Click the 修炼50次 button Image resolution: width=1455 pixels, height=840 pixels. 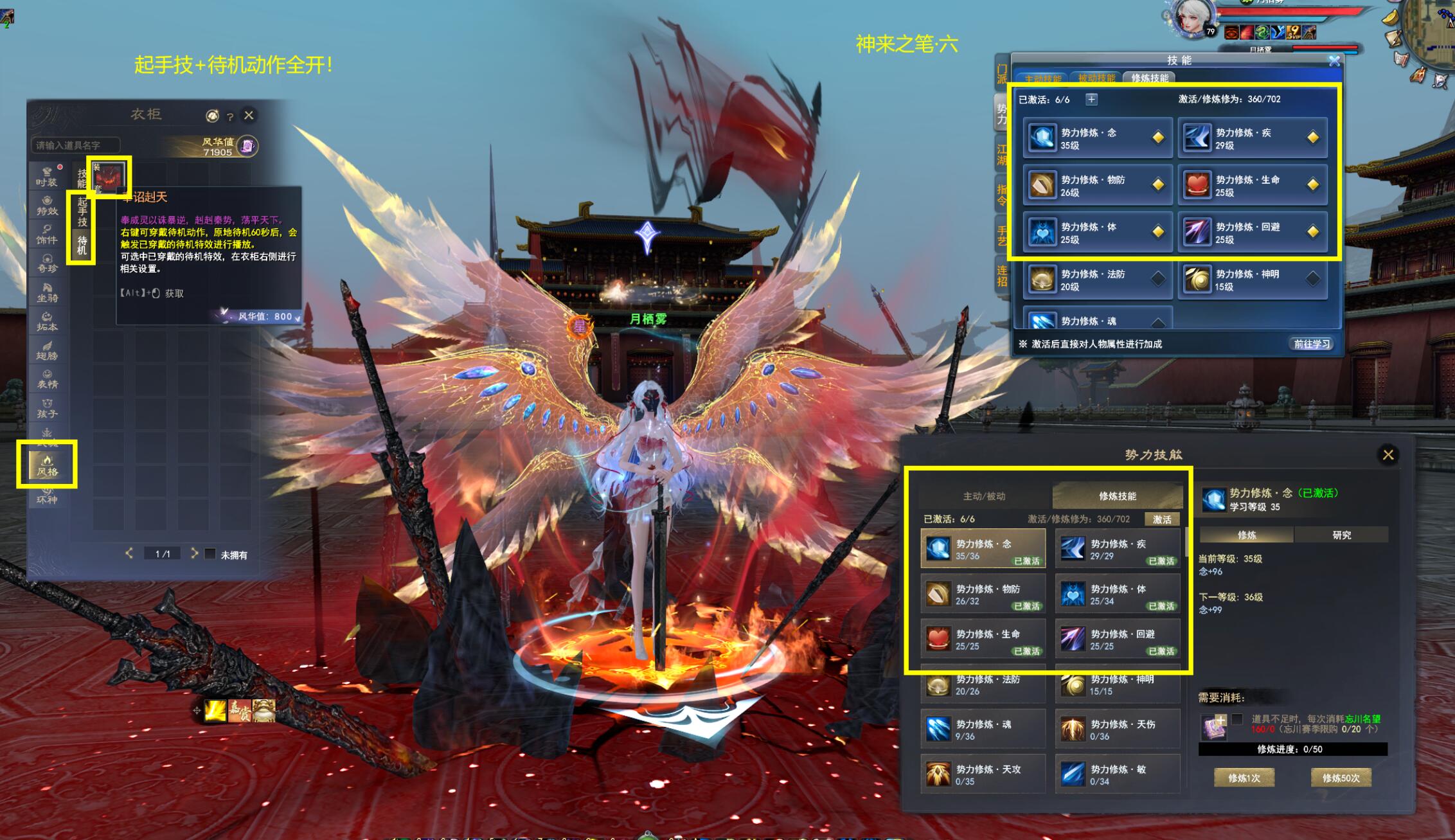[1341, 778]
